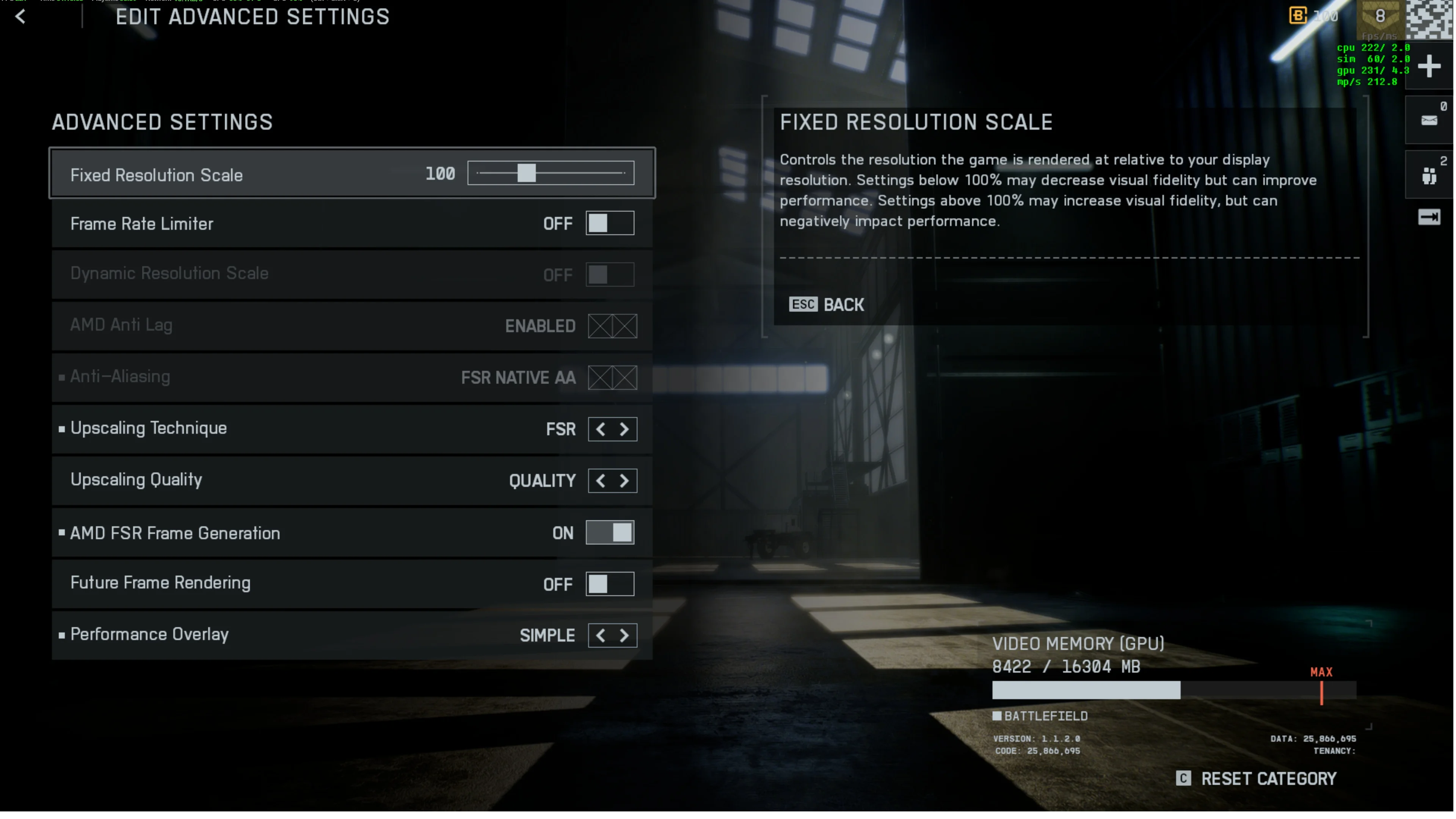Adjust the Fixed Resolution Scale slider
The image size is (1456, 819).
[x=526, y=174]
